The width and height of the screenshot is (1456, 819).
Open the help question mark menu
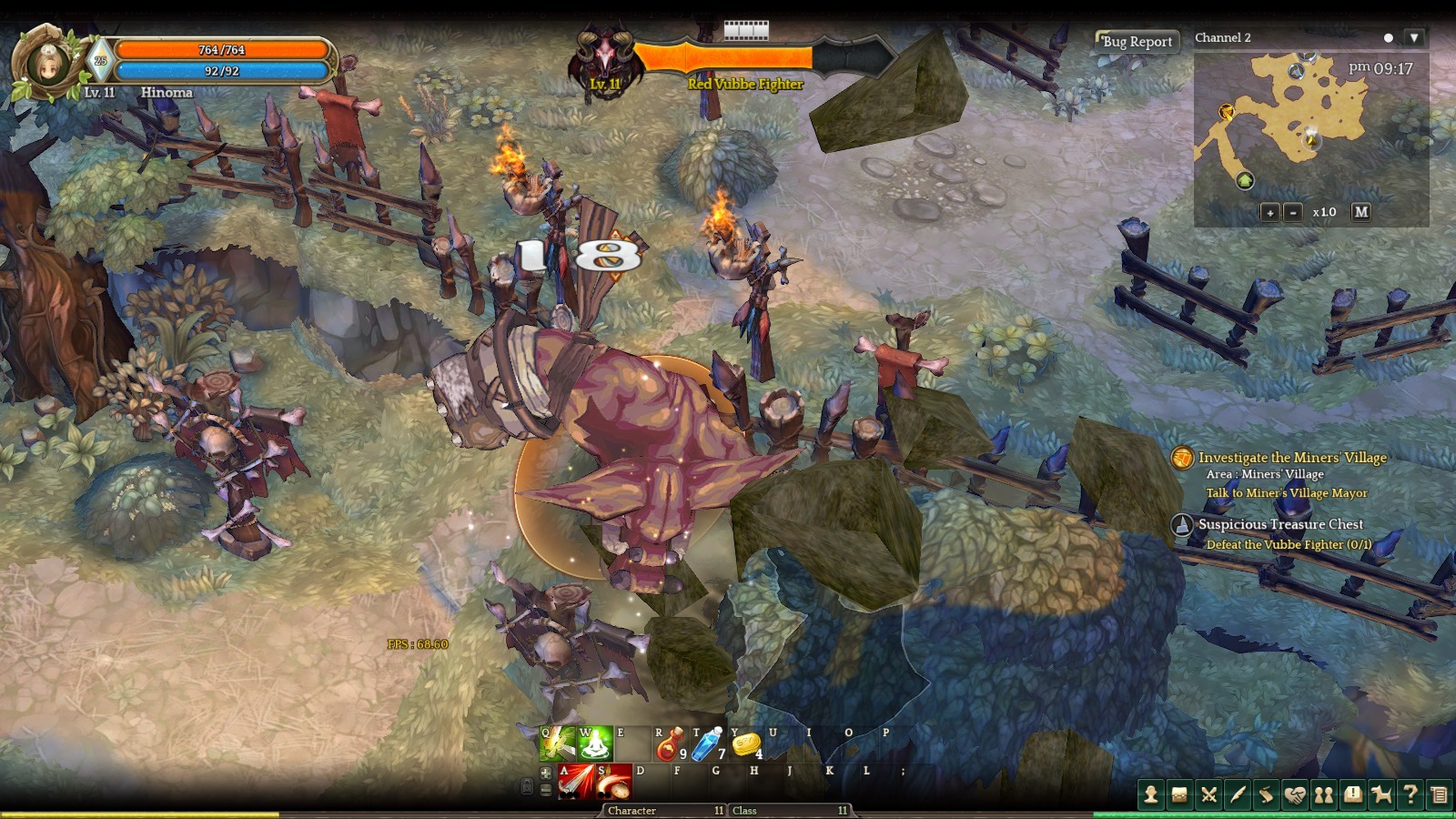point(1410,794)
